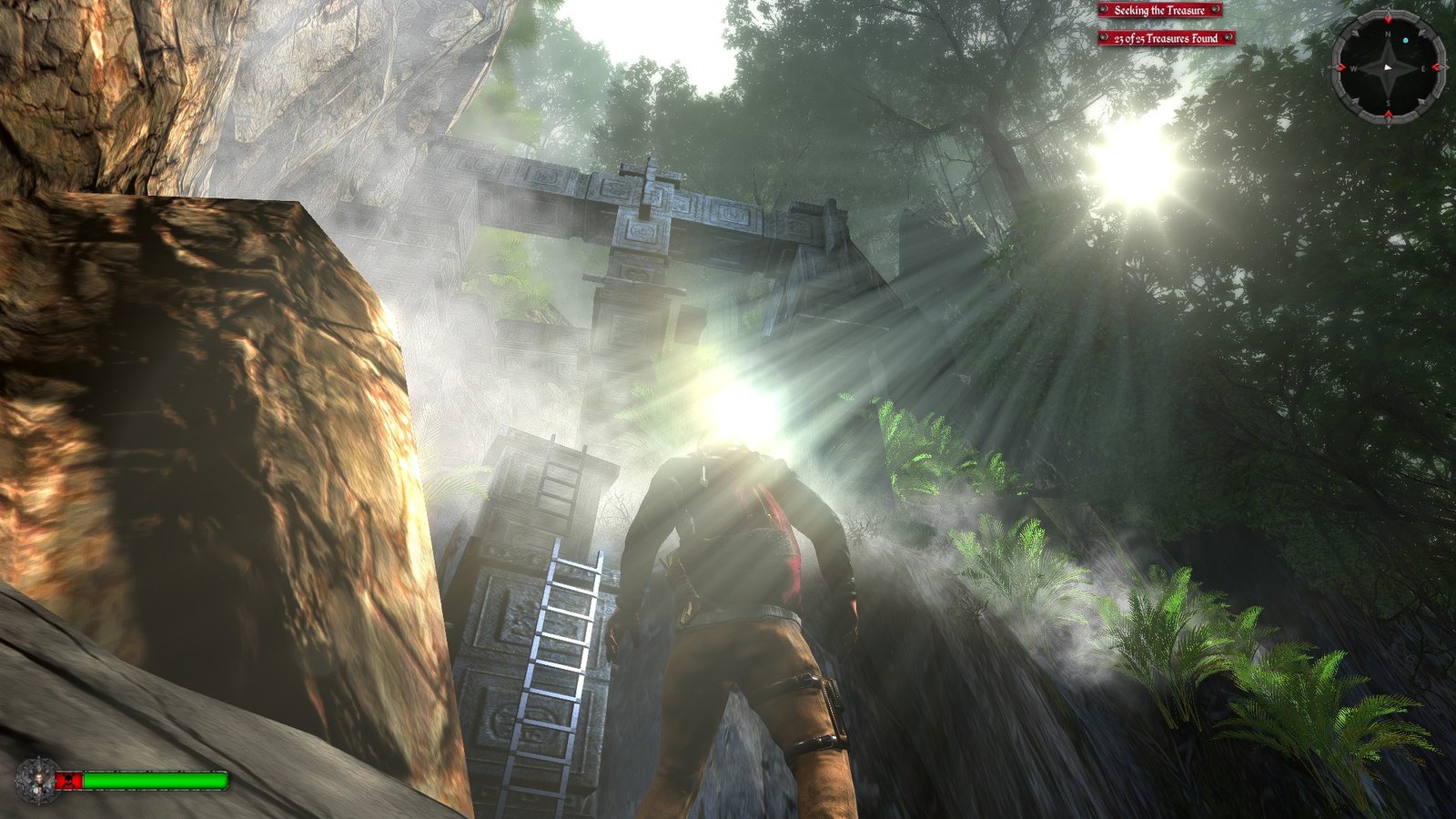
Task: Open the Seeking the Treasure objective
Action: [1159, 11]
